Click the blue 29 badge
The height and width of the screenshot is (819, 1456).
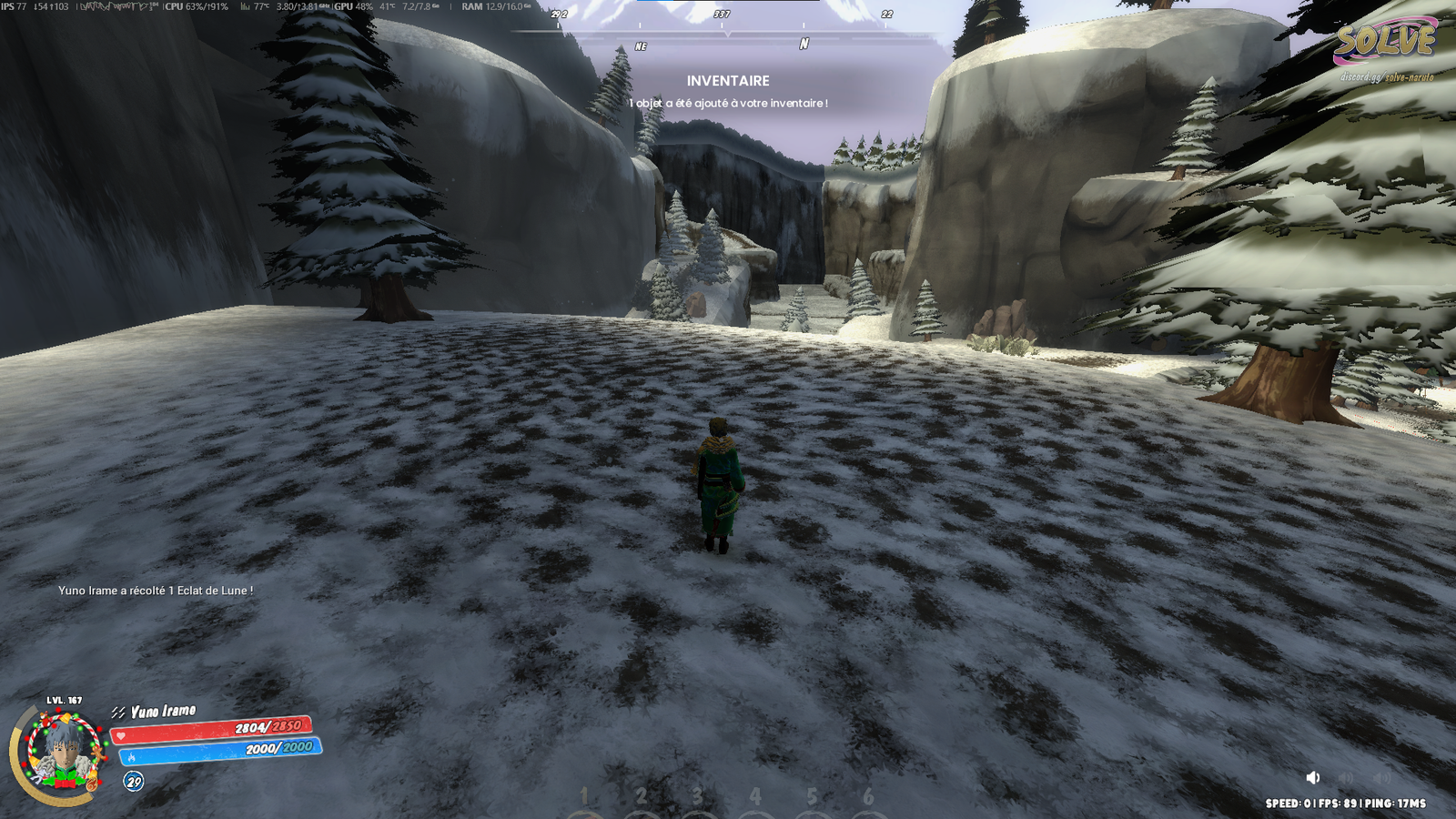click(134, 781)
